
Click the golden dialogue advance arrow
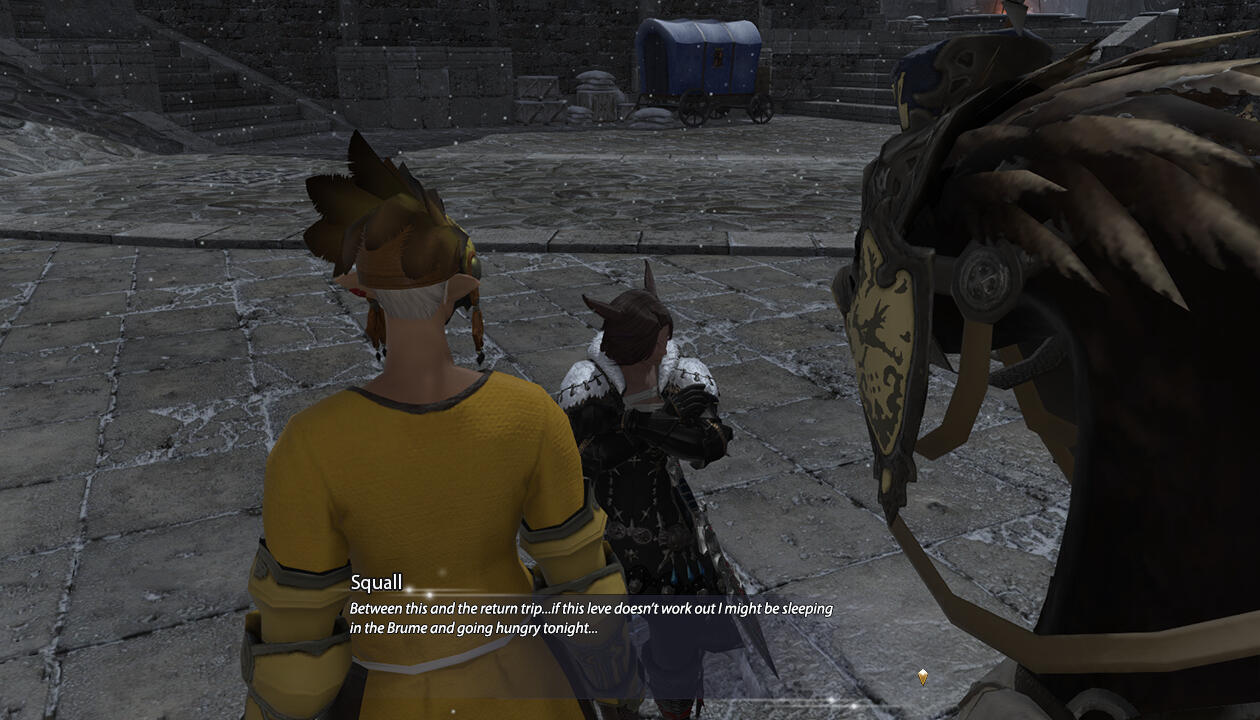tap(922, 677)
